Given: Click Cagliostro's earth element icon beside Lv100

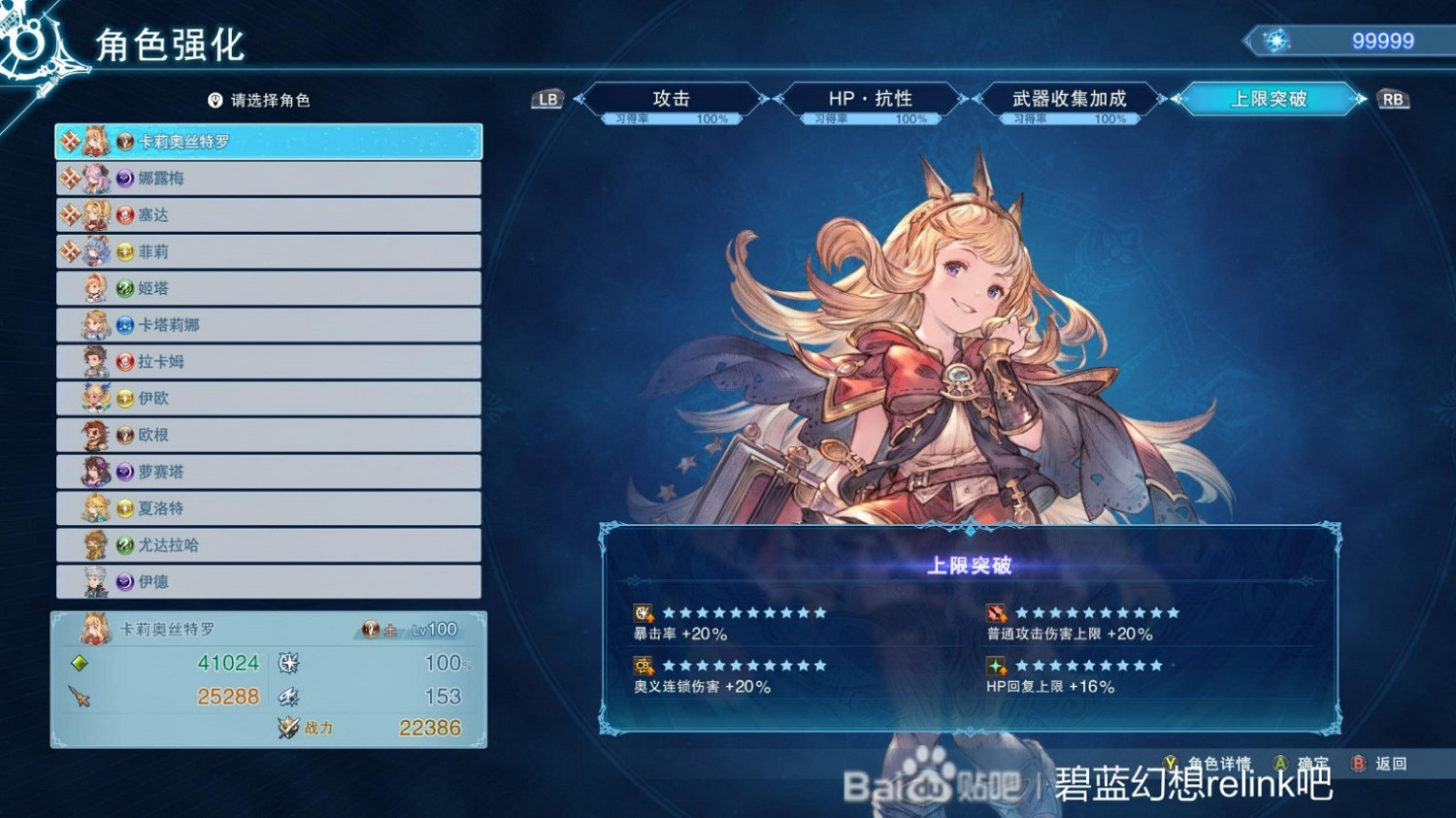Looking at the screenshot, I should [370, 629].
